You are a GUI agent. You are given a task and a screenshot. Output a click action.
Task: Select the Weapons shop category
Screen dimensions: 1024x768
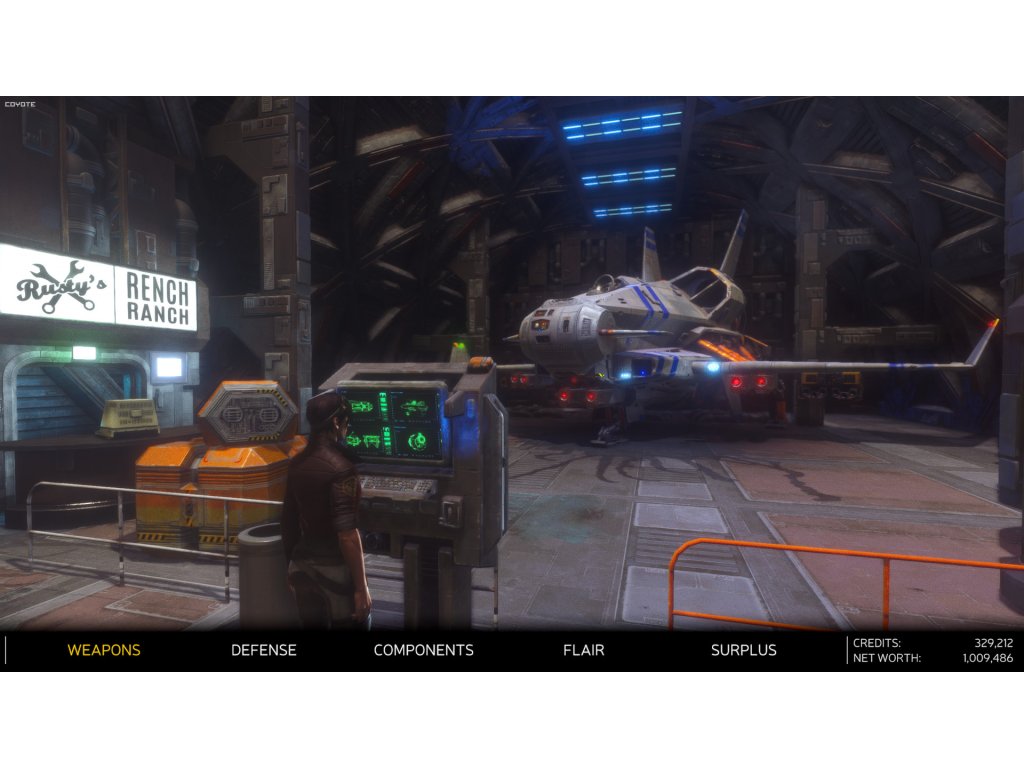click(x=104, y=650)
